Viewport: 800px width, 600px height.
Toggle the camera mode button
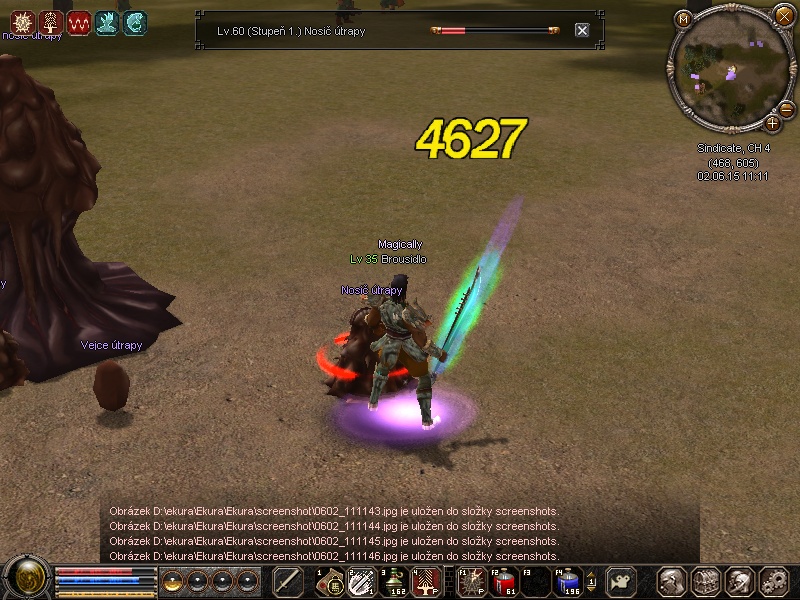[x=623, y=581]
